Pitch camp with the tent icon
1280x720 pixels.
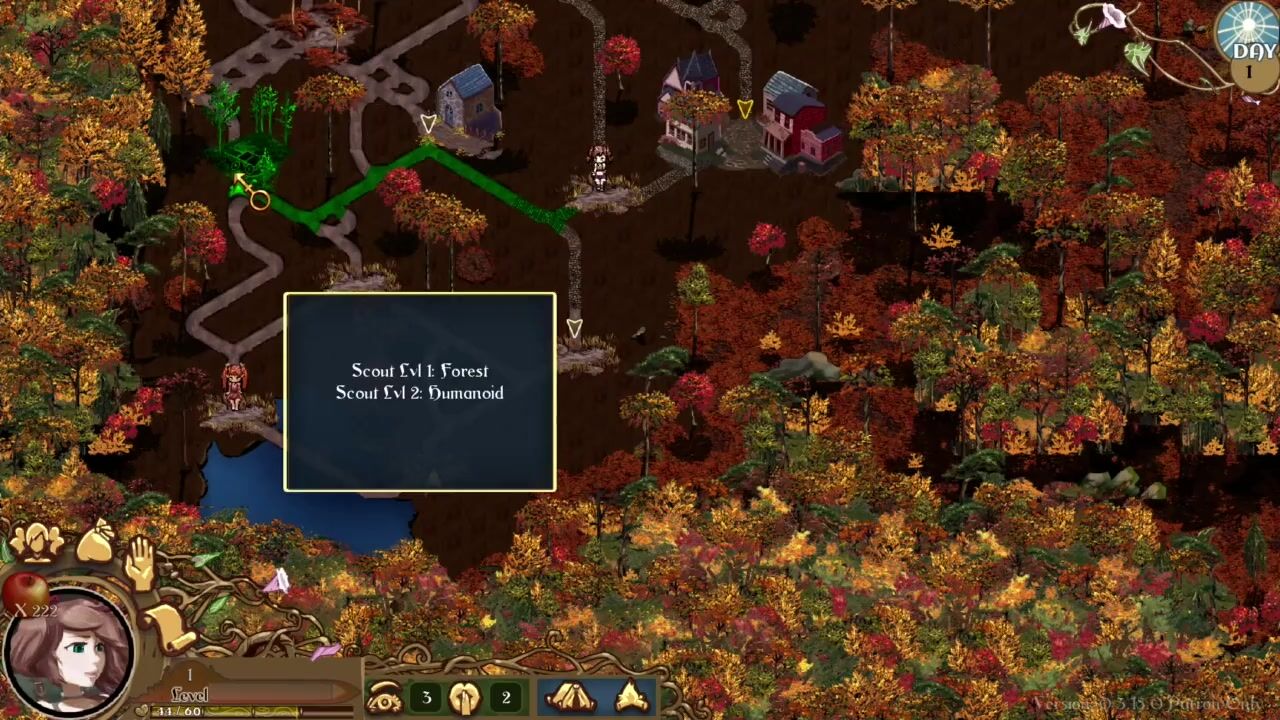572,697
